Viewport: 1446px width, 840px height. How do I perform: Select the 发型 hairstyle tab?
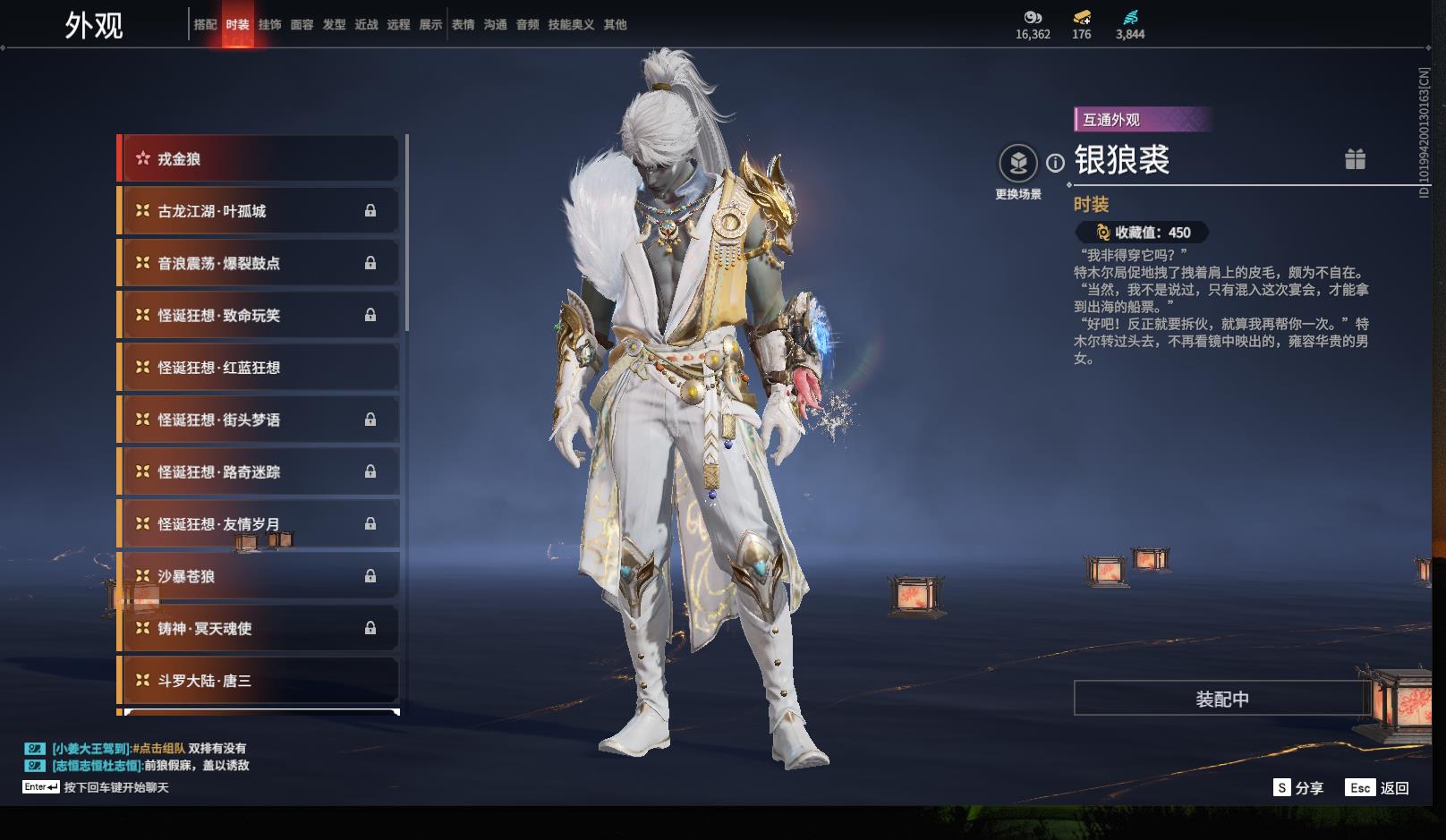click(334, 25)
